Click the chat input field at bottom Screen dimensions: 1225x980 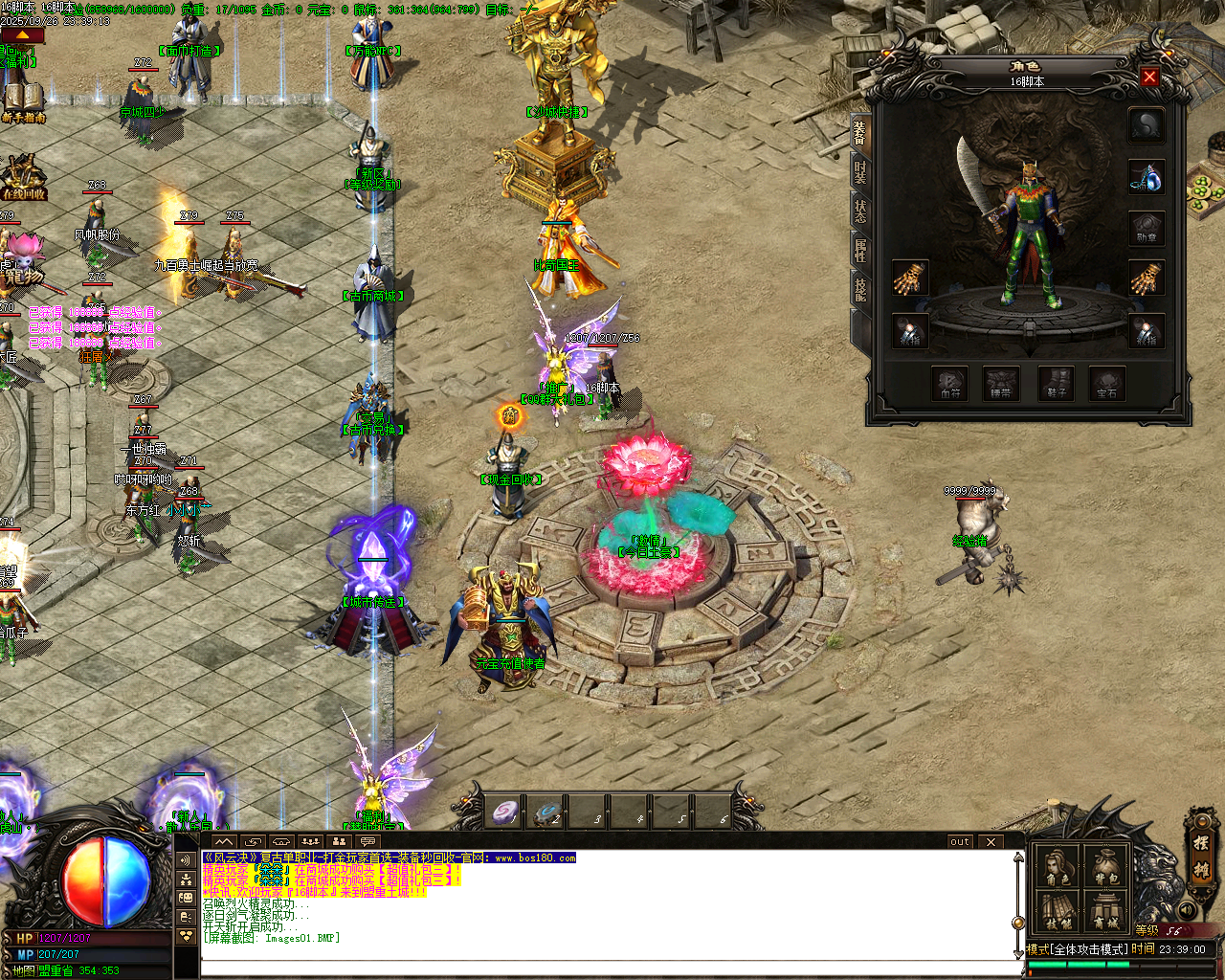pos(574,967)
